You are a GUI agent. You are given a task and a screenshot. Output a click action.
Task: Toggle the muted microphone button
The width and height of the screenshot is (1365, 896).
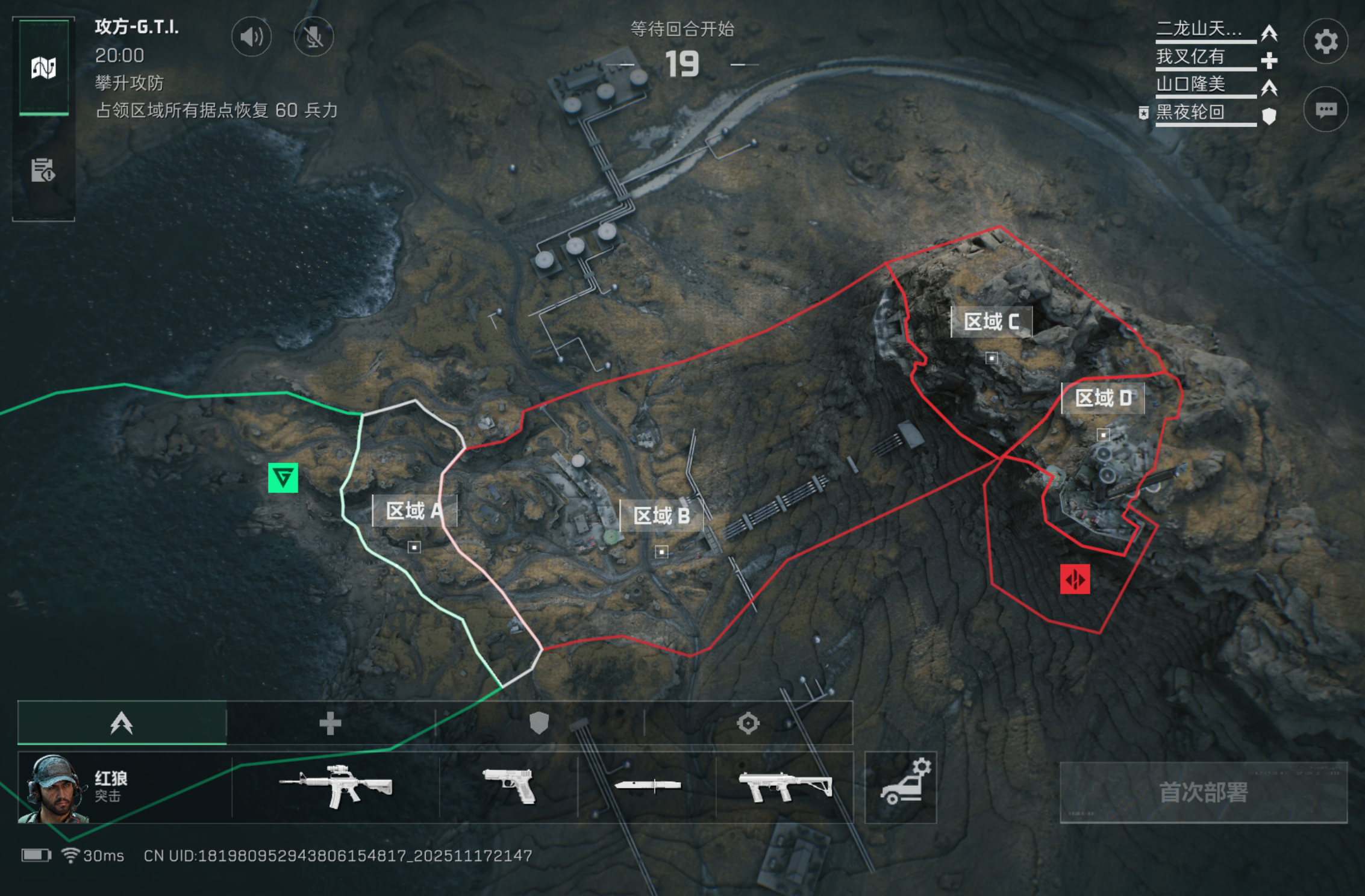[313, 37]
